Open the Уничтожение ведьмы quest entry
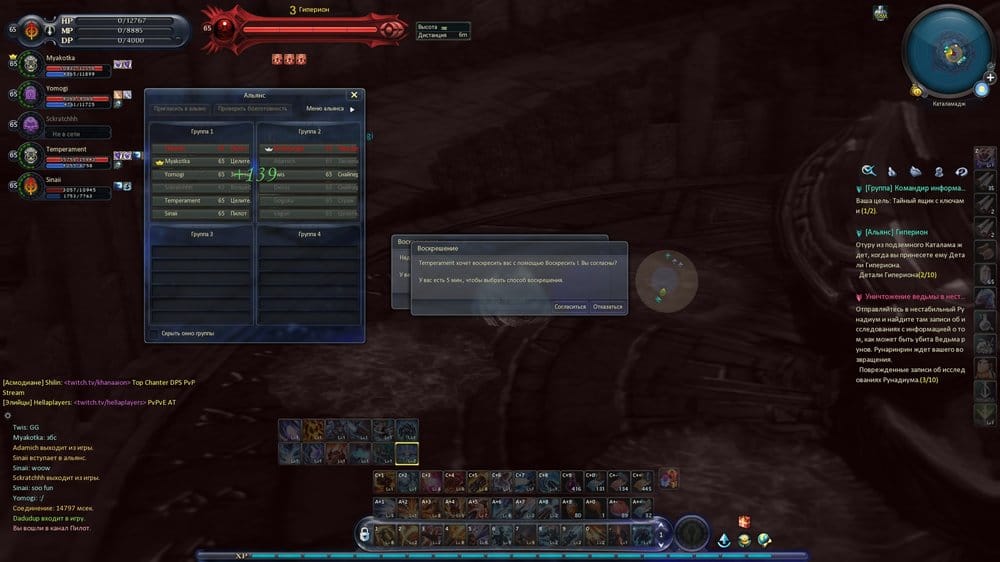 point(909,297)
